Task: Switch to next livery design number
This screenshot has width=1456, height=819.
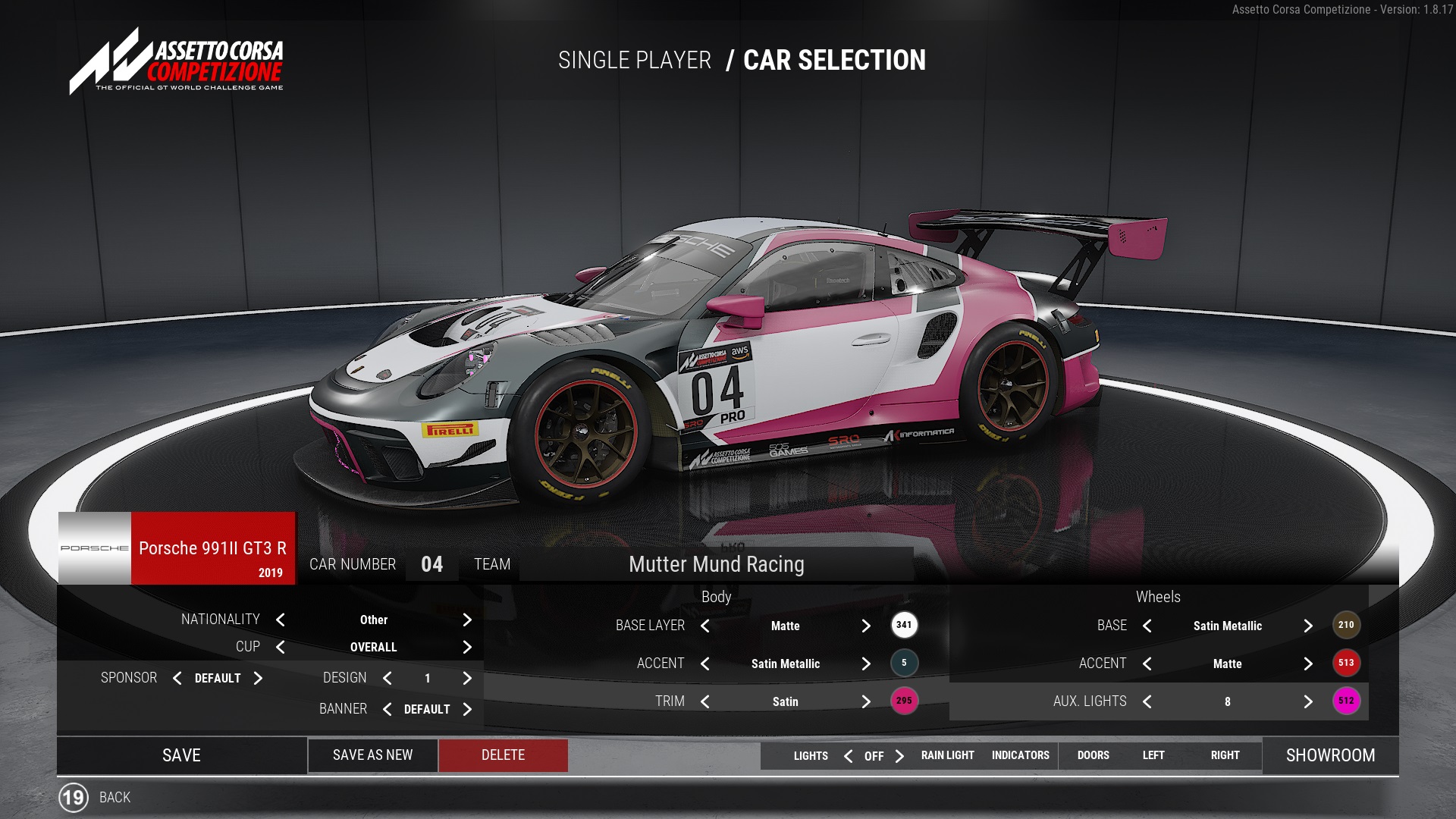Action: (x=467, y=678)
